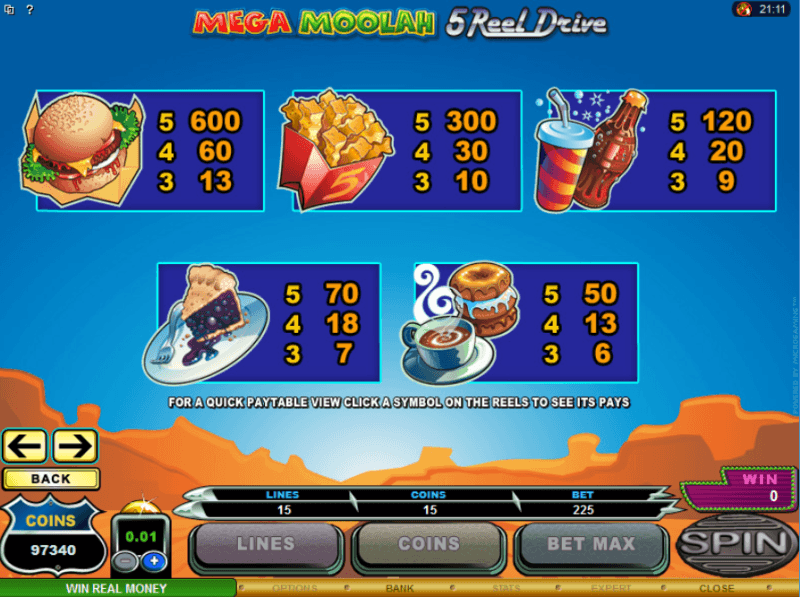Viewport: 800px width, 597px height.
Task: Open the BANK menu
Action: click(400, 588)
